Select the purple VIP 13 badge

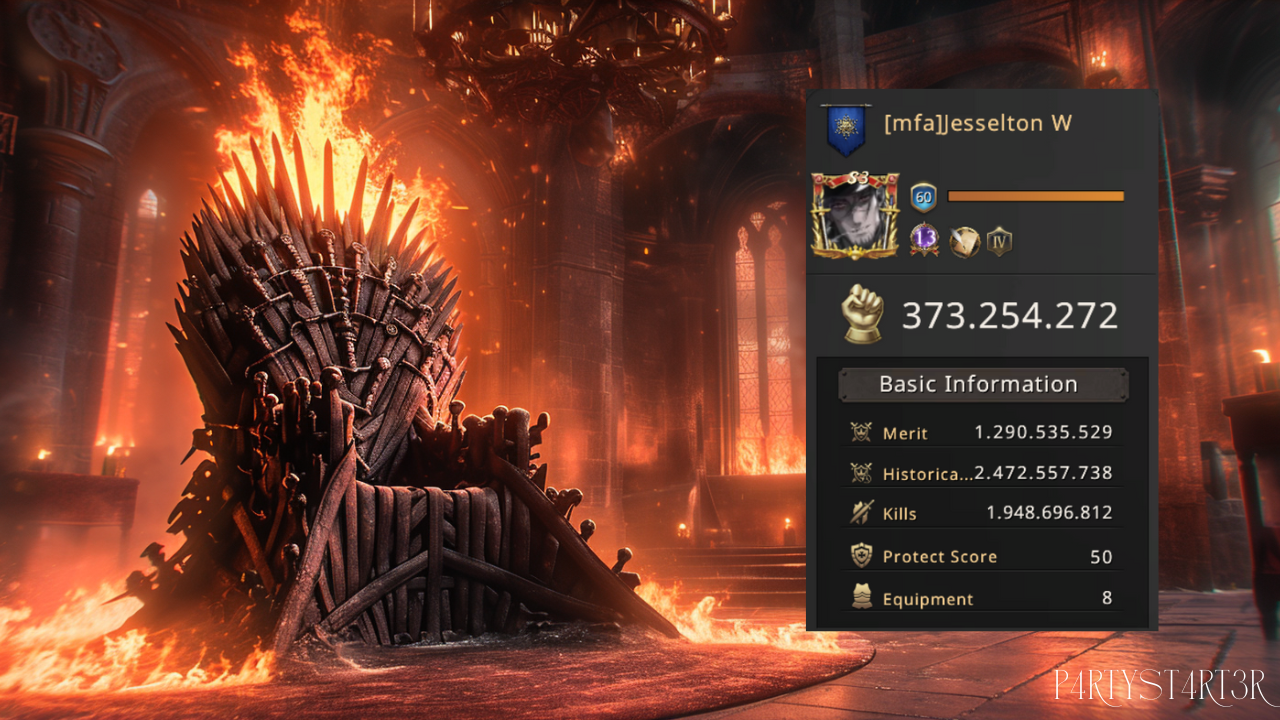click(924, 240)
